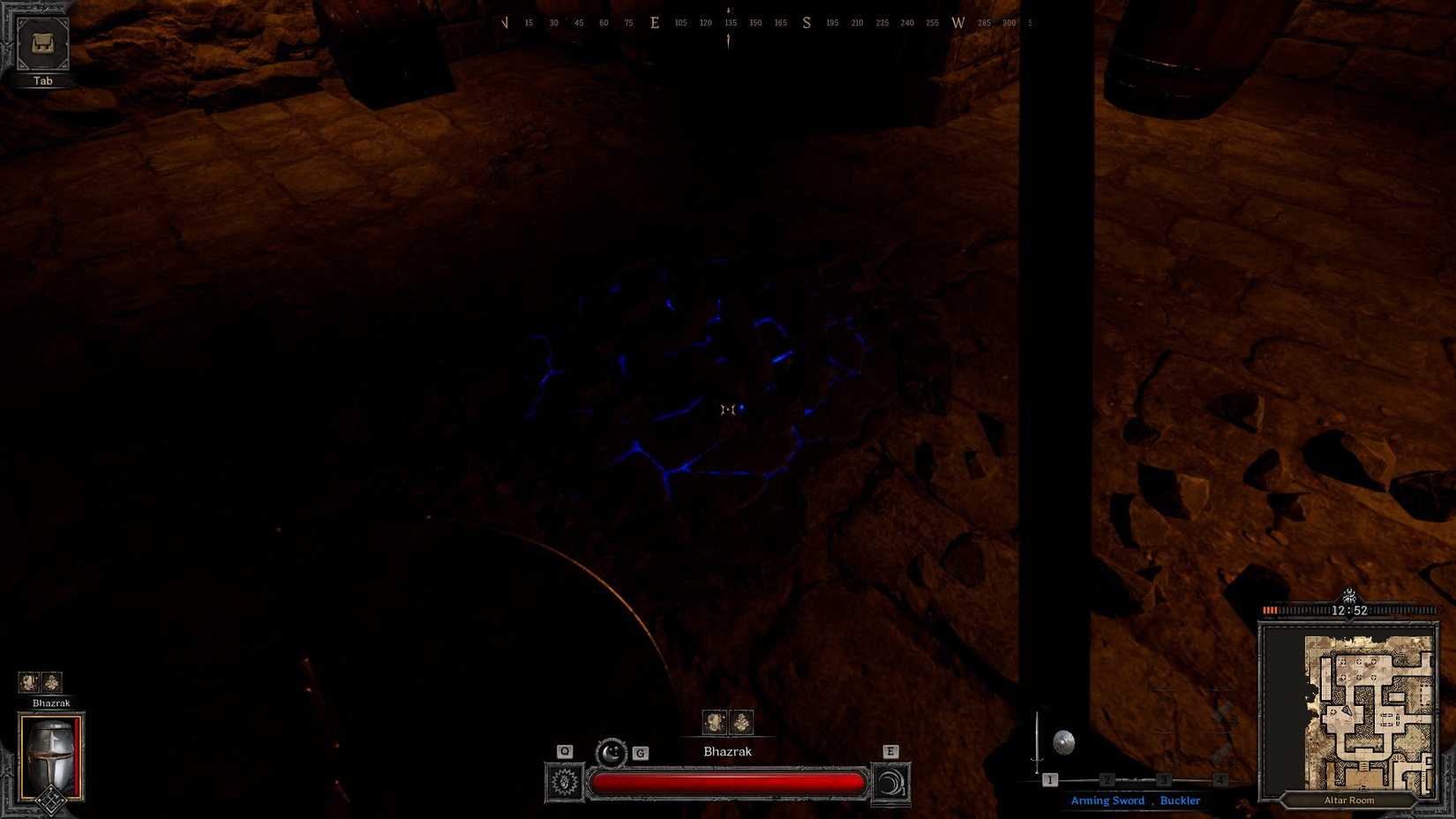Open the inventory bag icon labeled Tab
This screenshot has width=1456, height=819.
click(x=41, y=44)
